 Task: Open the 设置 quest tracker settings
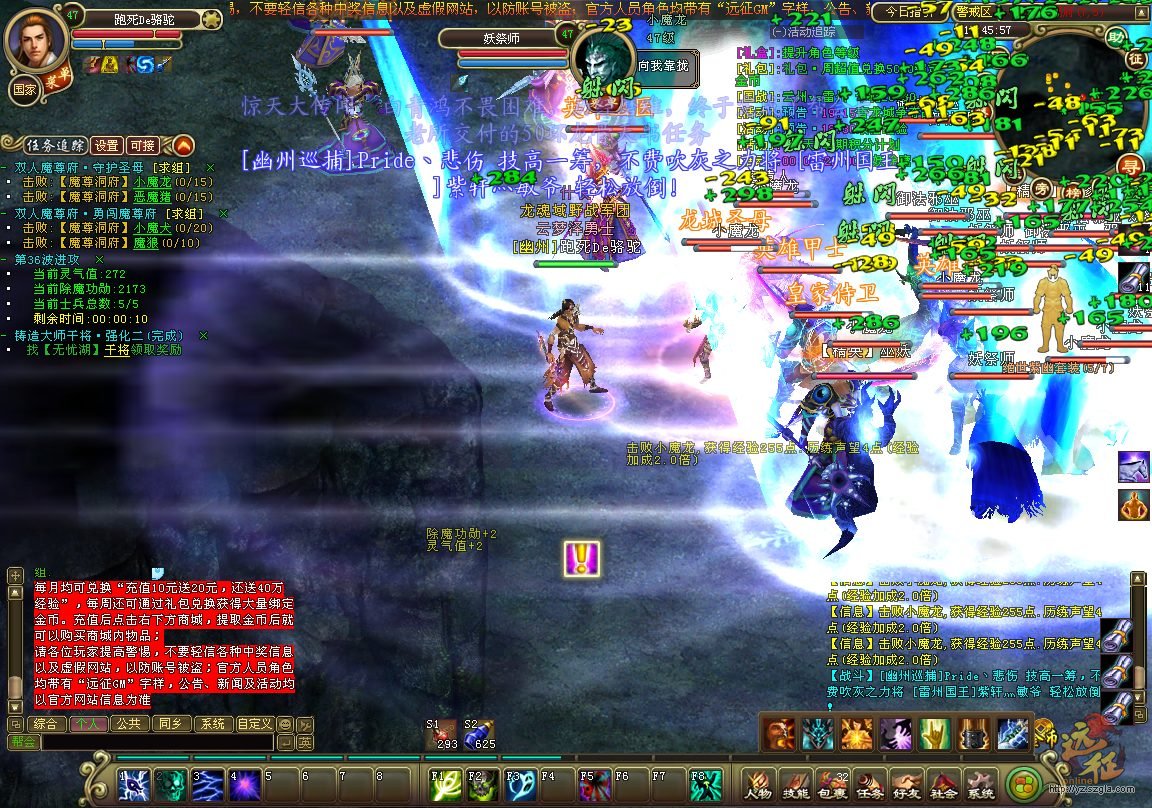point(107,145)
